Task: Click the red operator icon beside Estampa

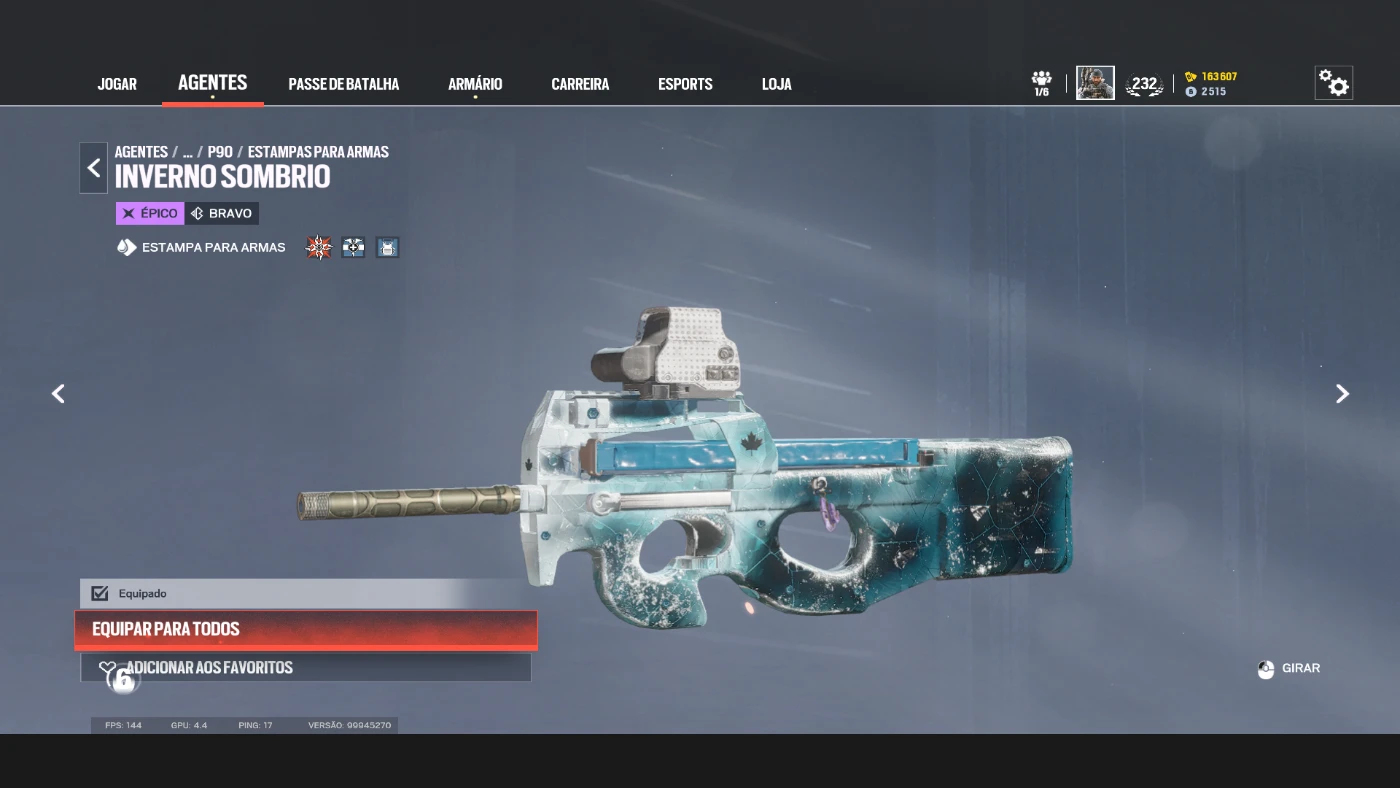Action: click(x=318, y=247)
